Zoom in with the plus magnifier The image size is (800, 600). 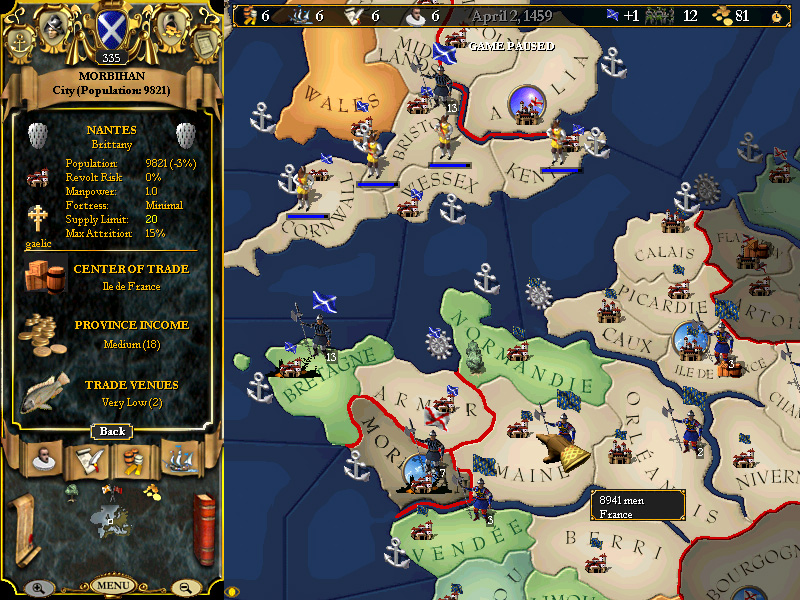[x=37, y=588]
